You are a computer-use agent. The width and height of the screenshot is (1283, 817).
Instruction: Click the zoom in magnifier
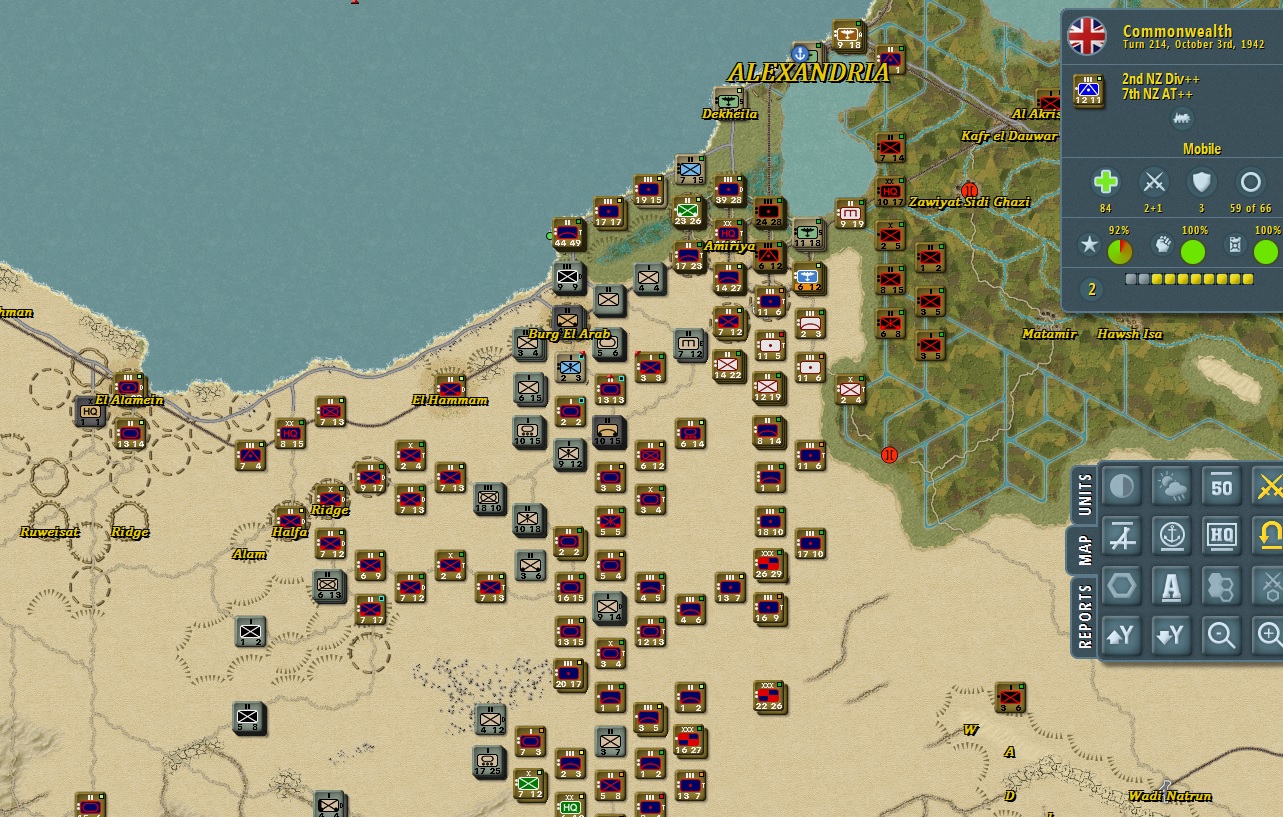1271,636
